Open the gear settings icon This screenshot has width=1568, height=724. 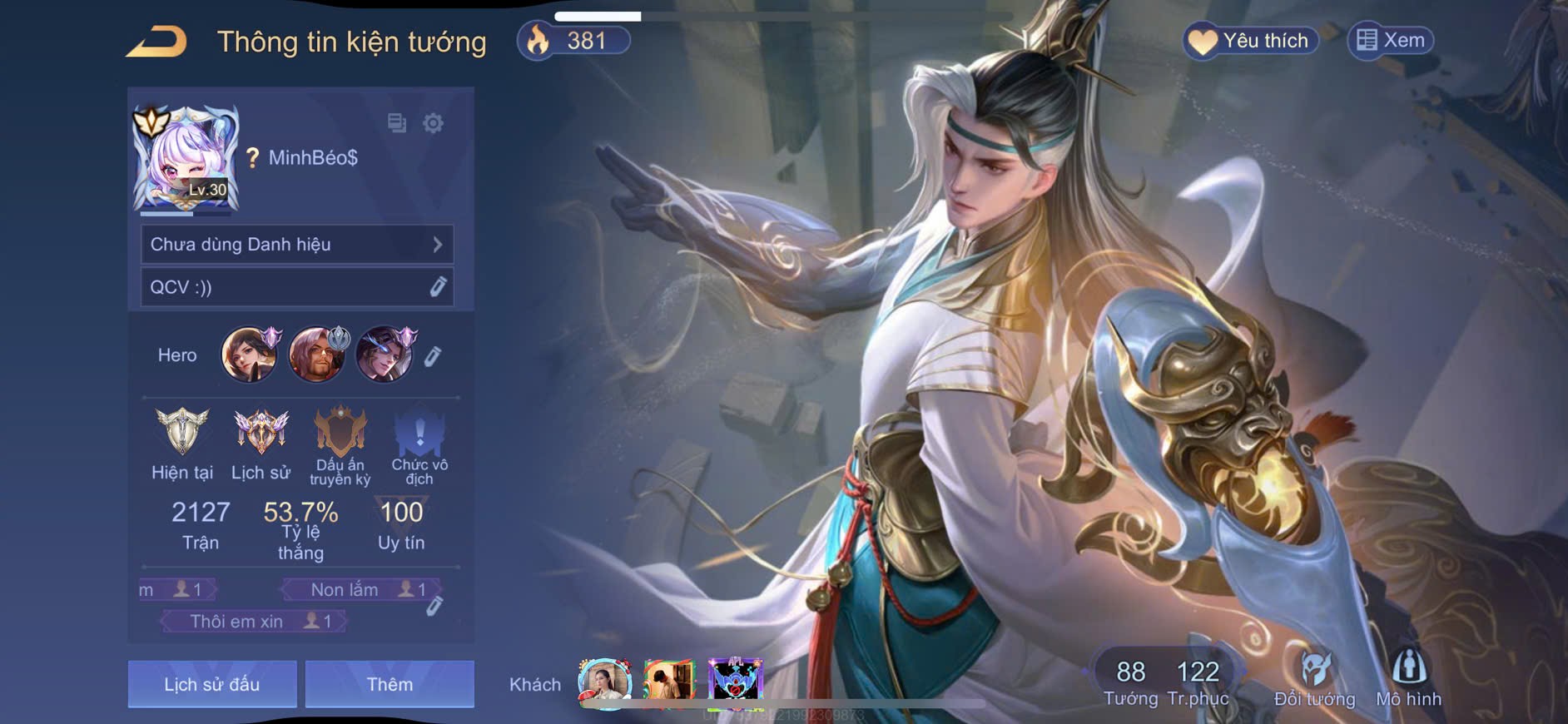(433, 124)
